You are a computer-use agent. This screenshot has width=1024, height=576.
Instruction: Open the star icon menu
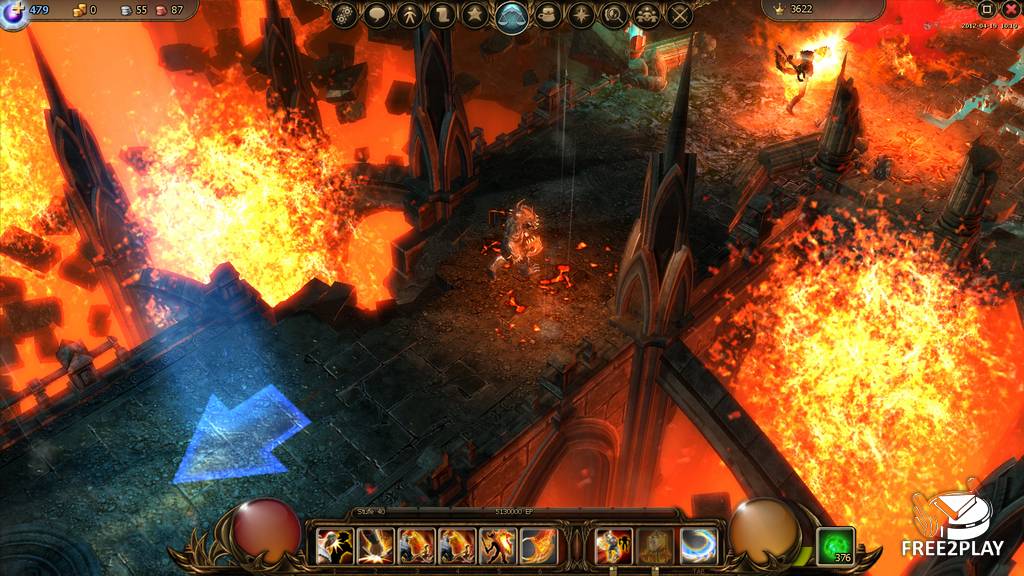tap(475, 15)
